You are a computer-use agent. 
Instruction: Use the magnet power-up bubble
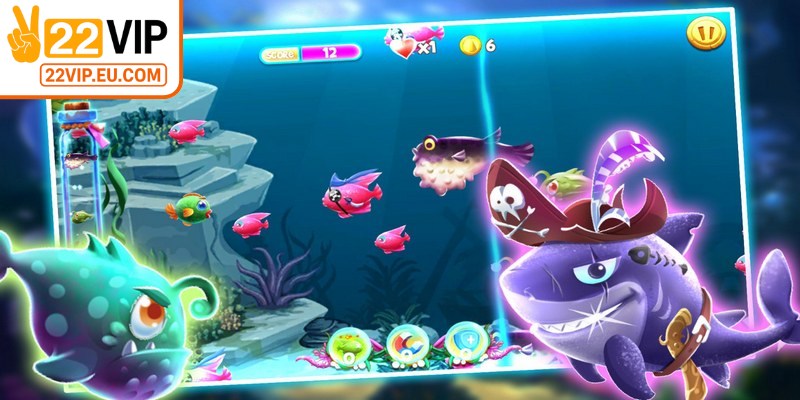[405, 343]
